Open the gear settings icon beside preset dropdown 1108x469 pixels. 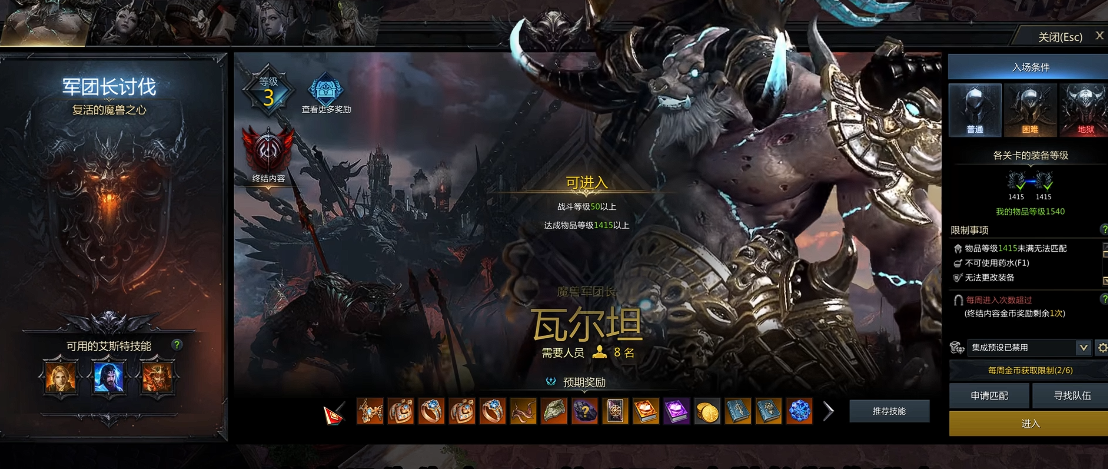tap(1102, 348)
